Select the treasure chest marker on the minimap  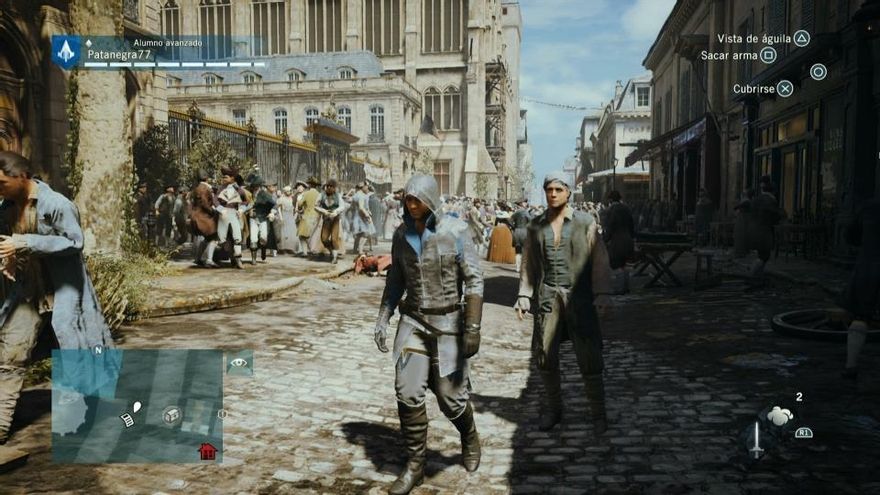(x=171, y=414)
